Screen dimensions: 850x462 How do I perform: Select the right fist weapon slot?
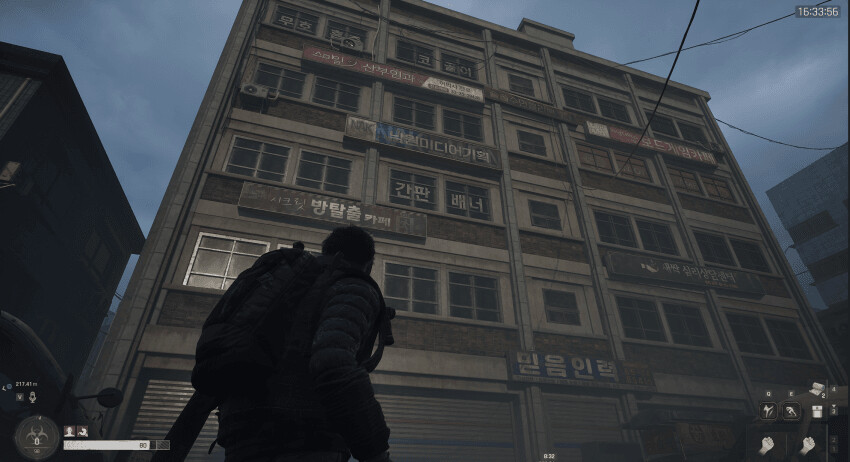coord(806,444)
